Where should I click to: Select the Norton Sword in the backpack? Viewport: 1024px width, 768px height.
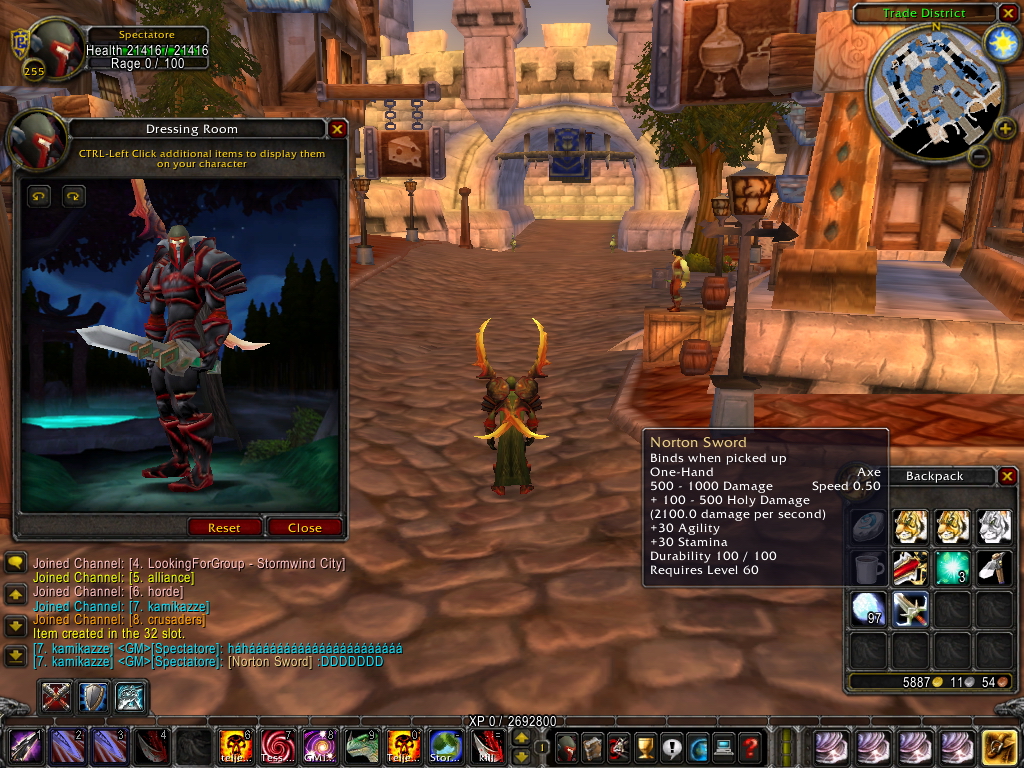point(910,609)
